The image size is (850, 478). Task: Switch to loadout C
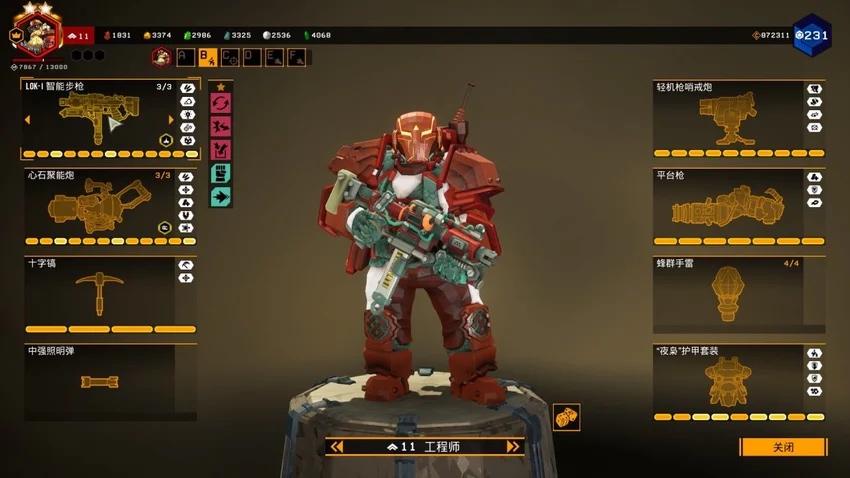click(230, 57)
